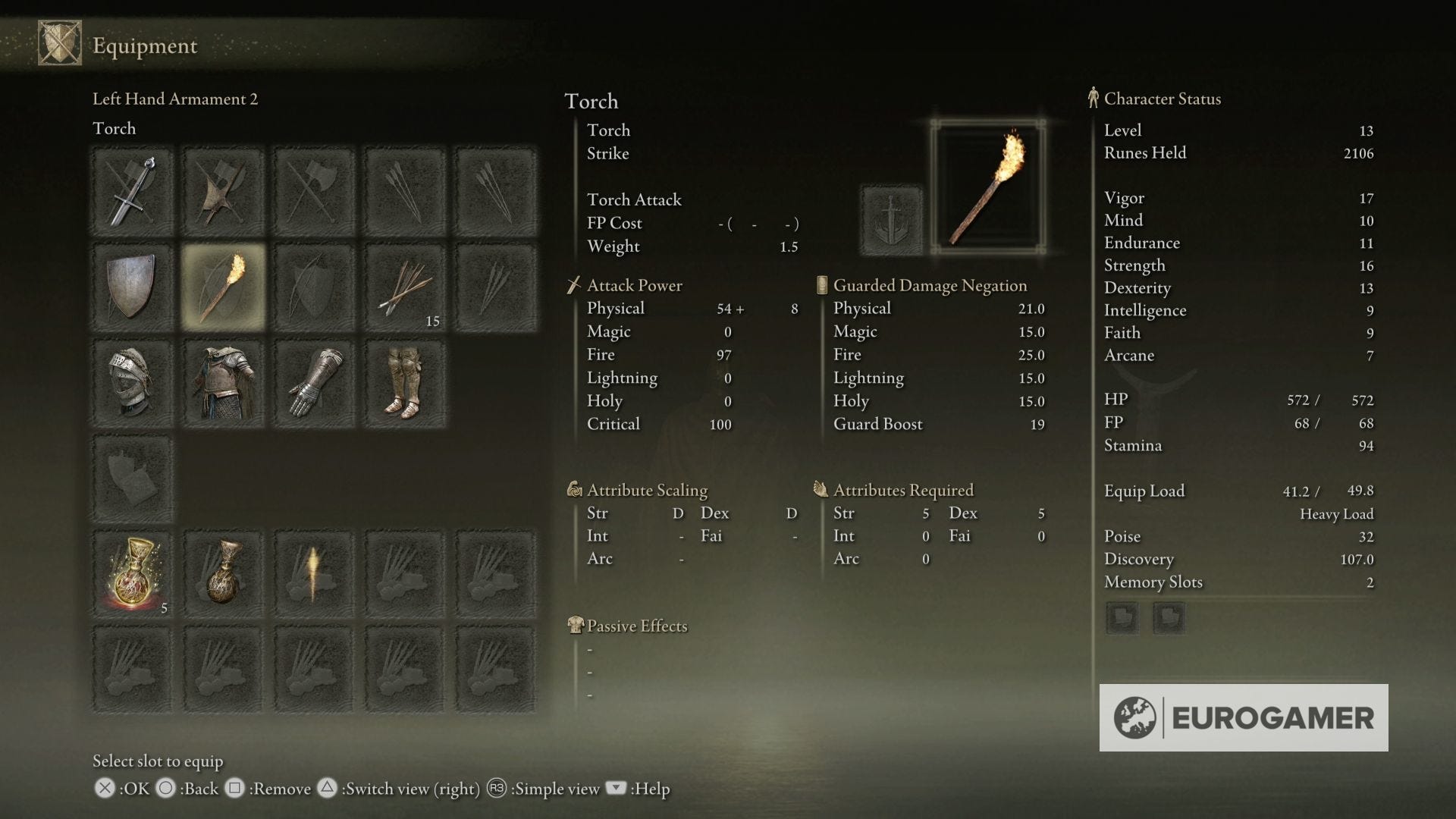This screenshot has height=819, width=1456.
Task: Select the Flask of Cerulean Tears
Action: click(x=222, y=573)
